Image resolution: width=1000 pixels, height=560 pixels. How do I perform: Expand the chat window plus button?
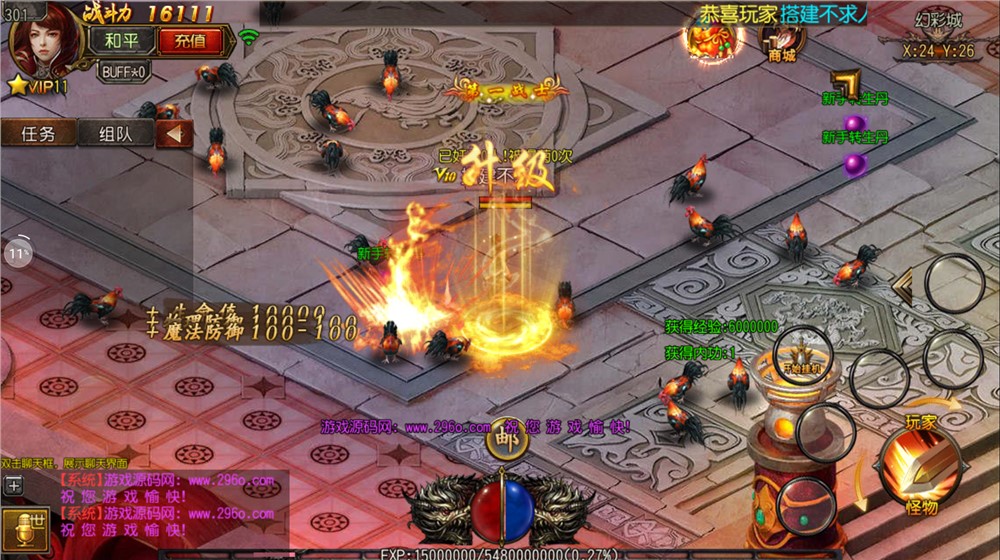(14, 485)
